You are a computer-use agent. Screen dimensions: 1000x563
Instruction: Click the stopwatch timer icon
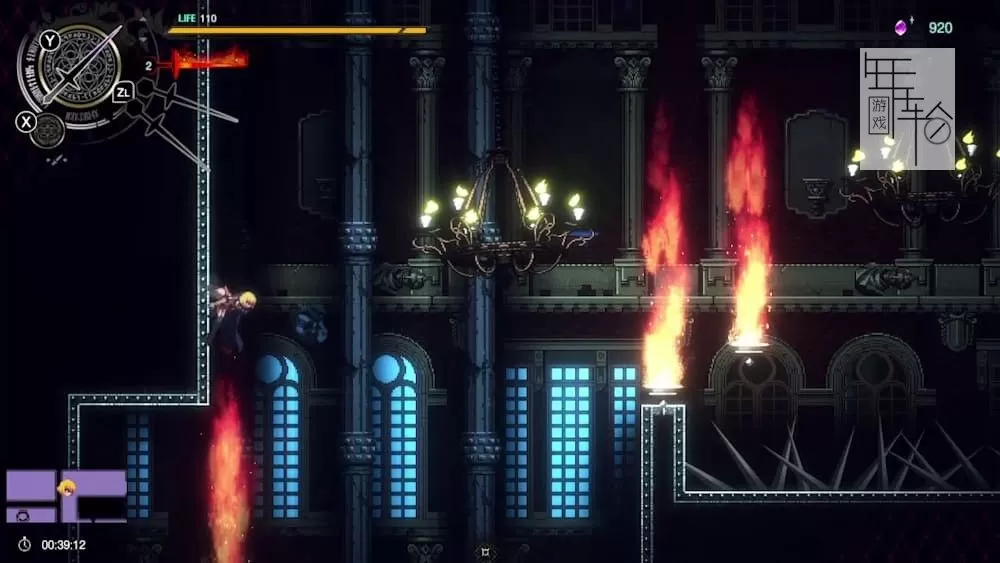tap(24, 545)
